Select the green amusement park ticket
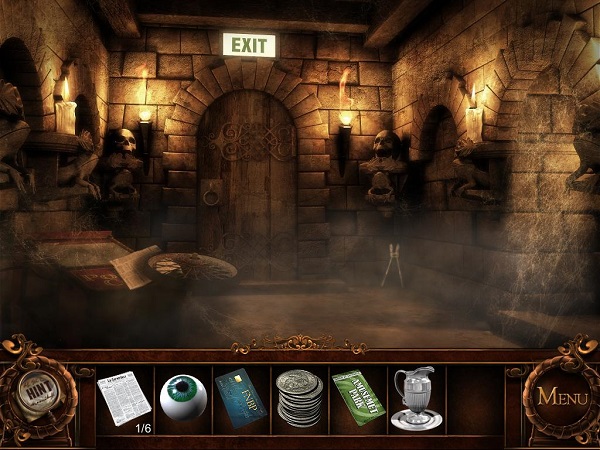The width and height of the screenshot is (600, 450). point(357,395)
